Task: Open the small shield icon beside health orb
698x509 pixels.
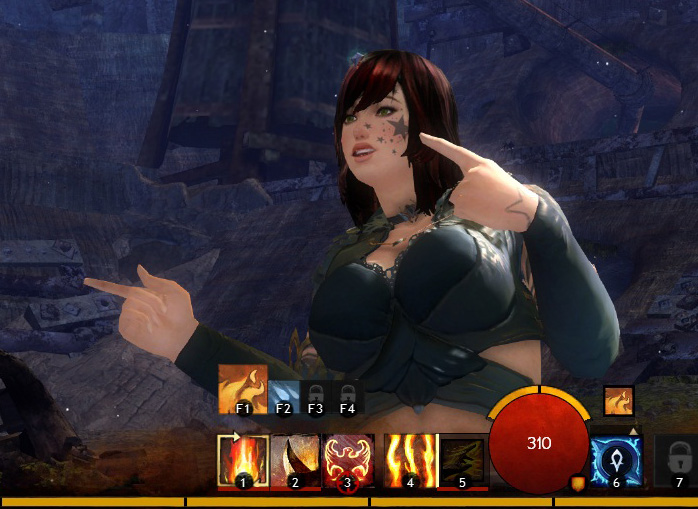Action: tap(577, 483)
